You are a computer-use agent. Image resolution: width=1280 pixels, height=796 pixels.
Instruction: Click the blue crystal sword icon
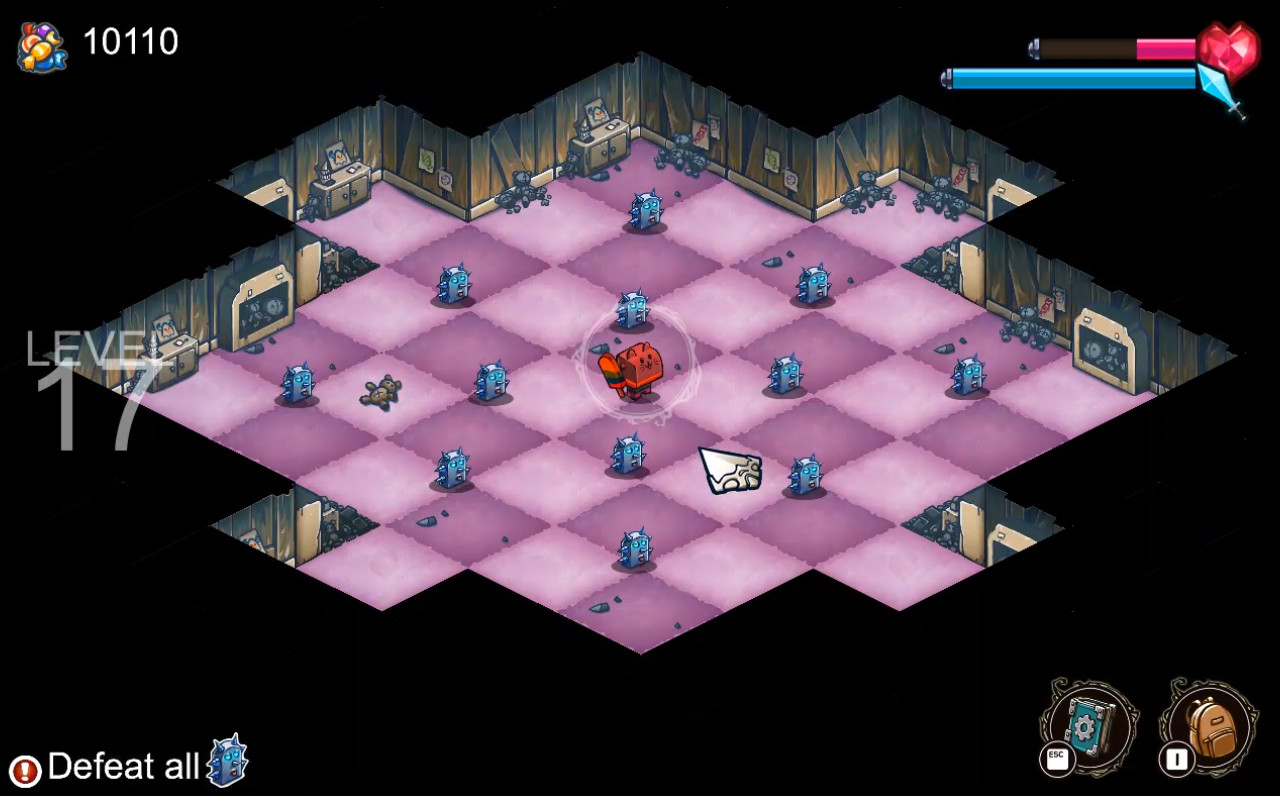[1222, 90]
